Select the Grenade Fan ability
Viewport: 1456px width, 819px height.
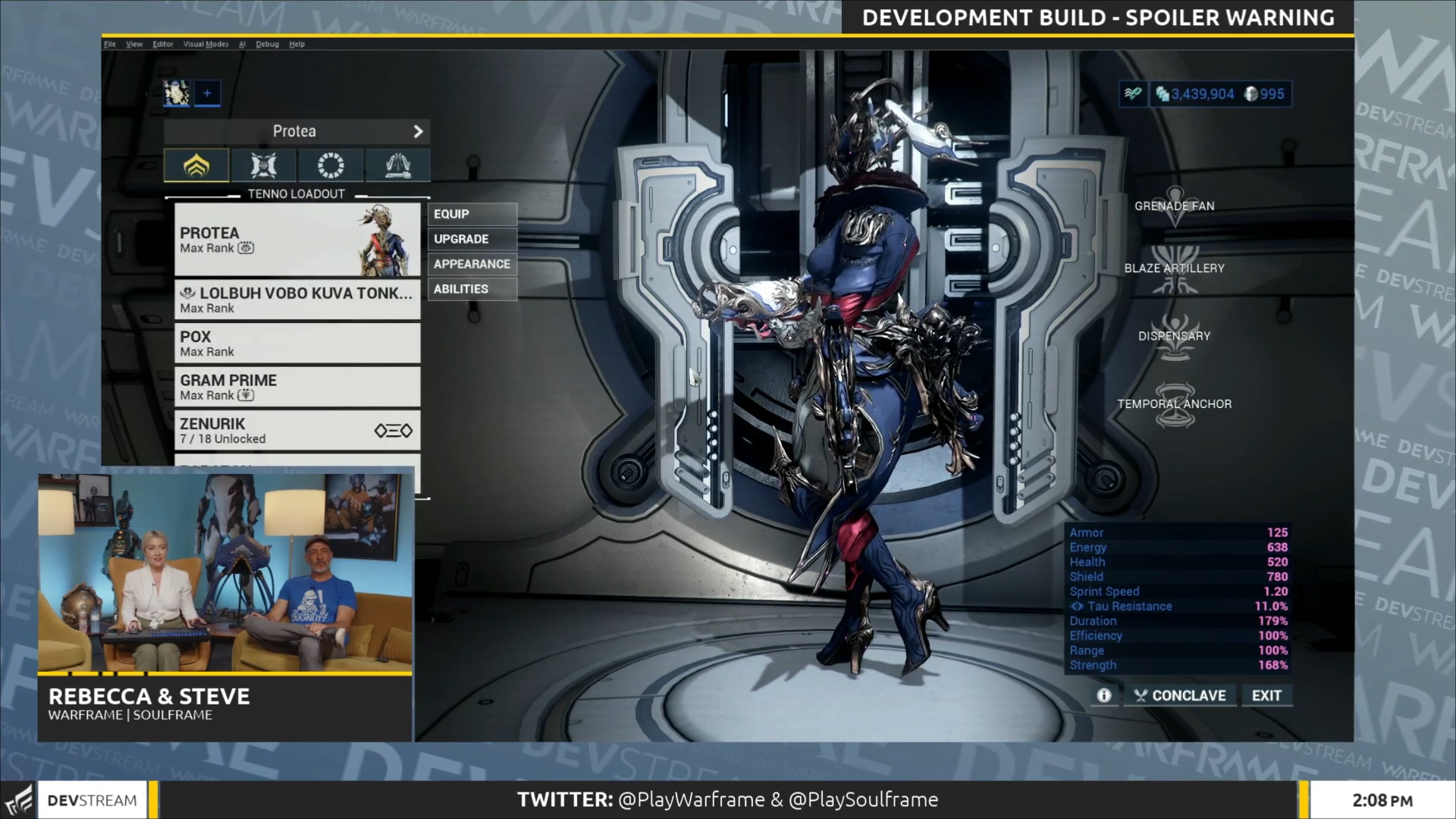tap(1174, 206)
